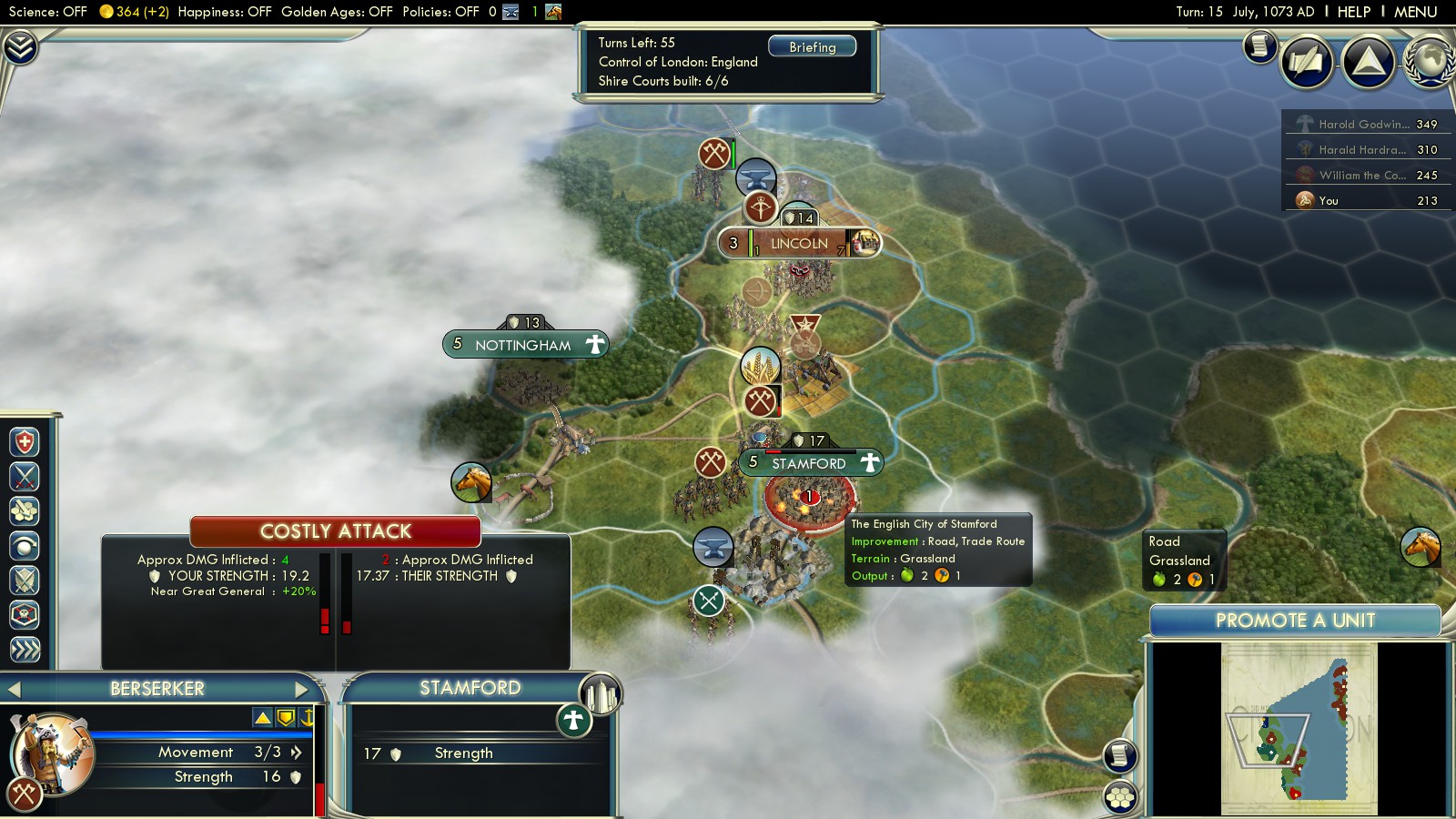Open the game MENU
1456x819 pixels.
[x=1415, y=12]
